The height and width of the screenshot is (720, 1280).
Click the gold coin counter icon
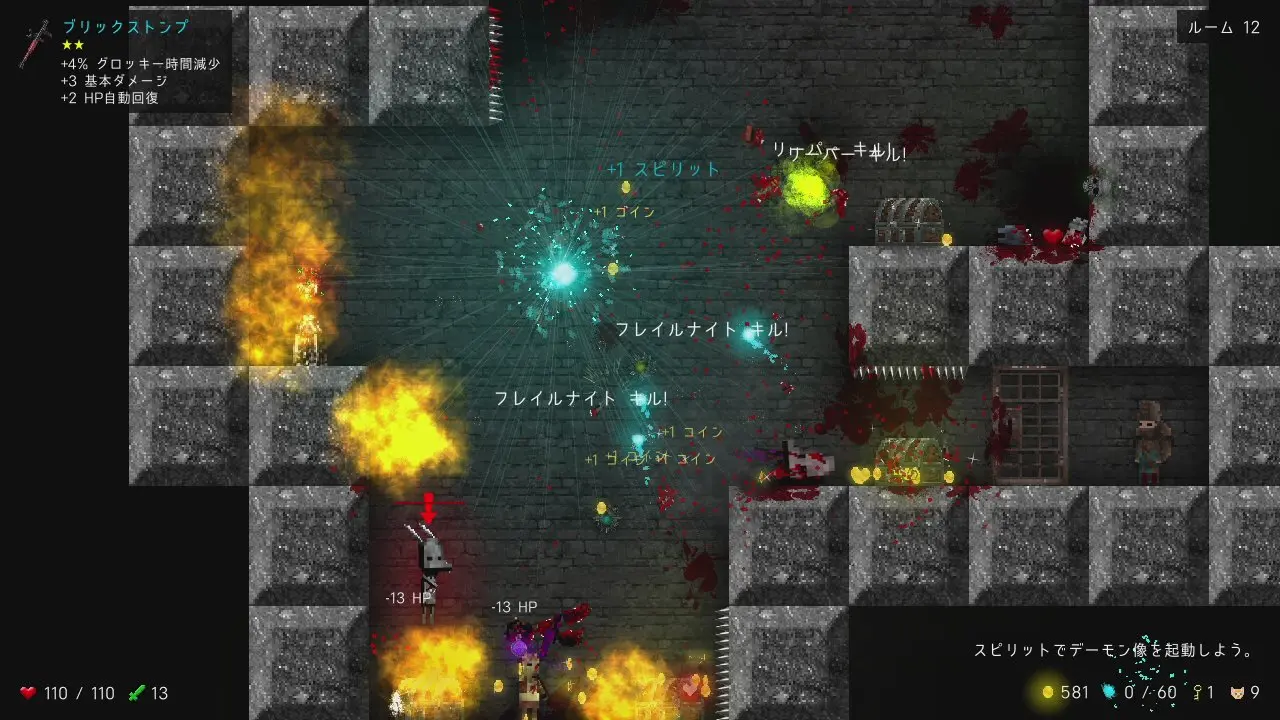click(1048, 692)
